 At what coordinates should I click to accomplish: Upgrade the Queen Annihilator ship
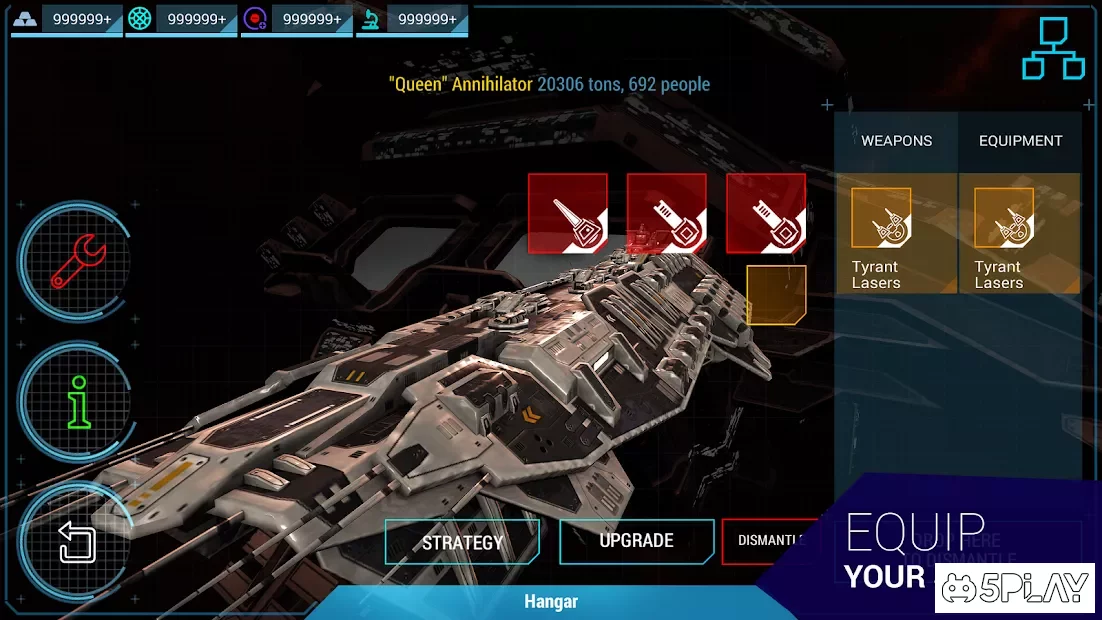(636, 541)
